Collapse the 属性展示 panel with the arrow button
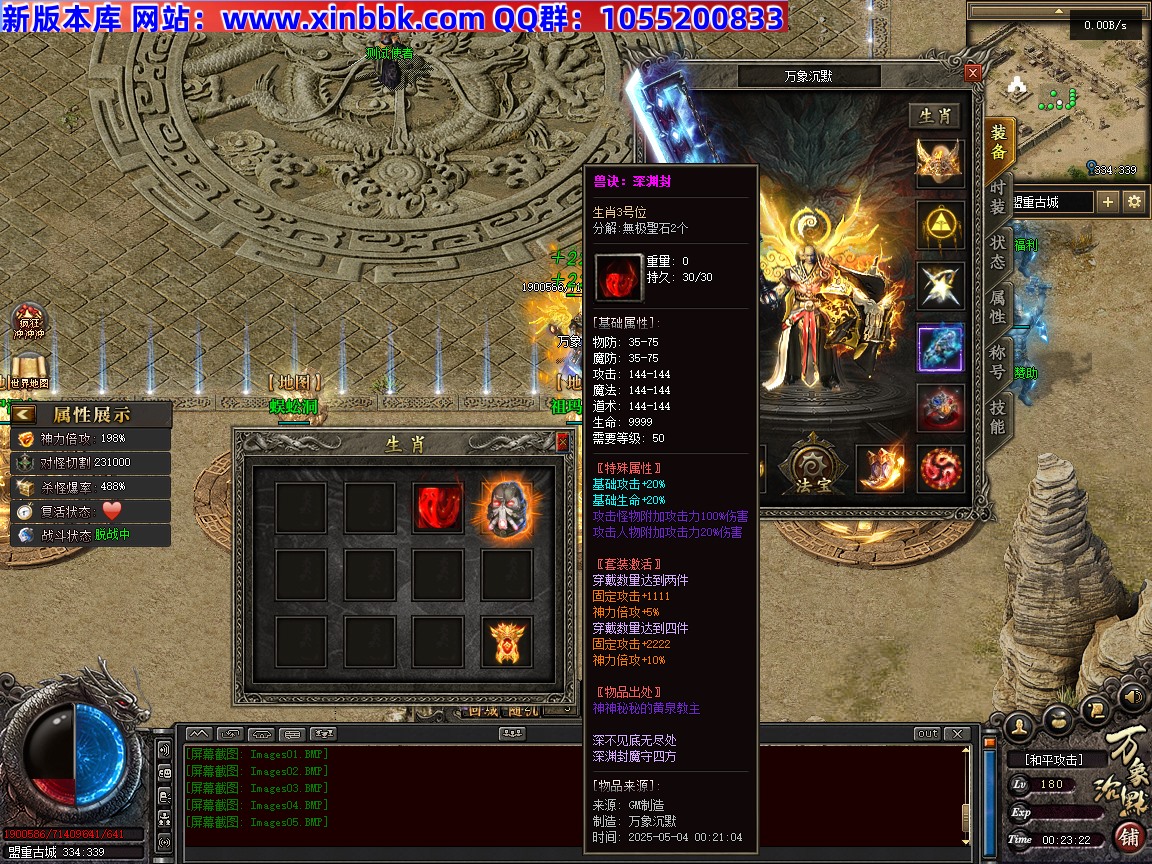 click(x=24, y=414)
